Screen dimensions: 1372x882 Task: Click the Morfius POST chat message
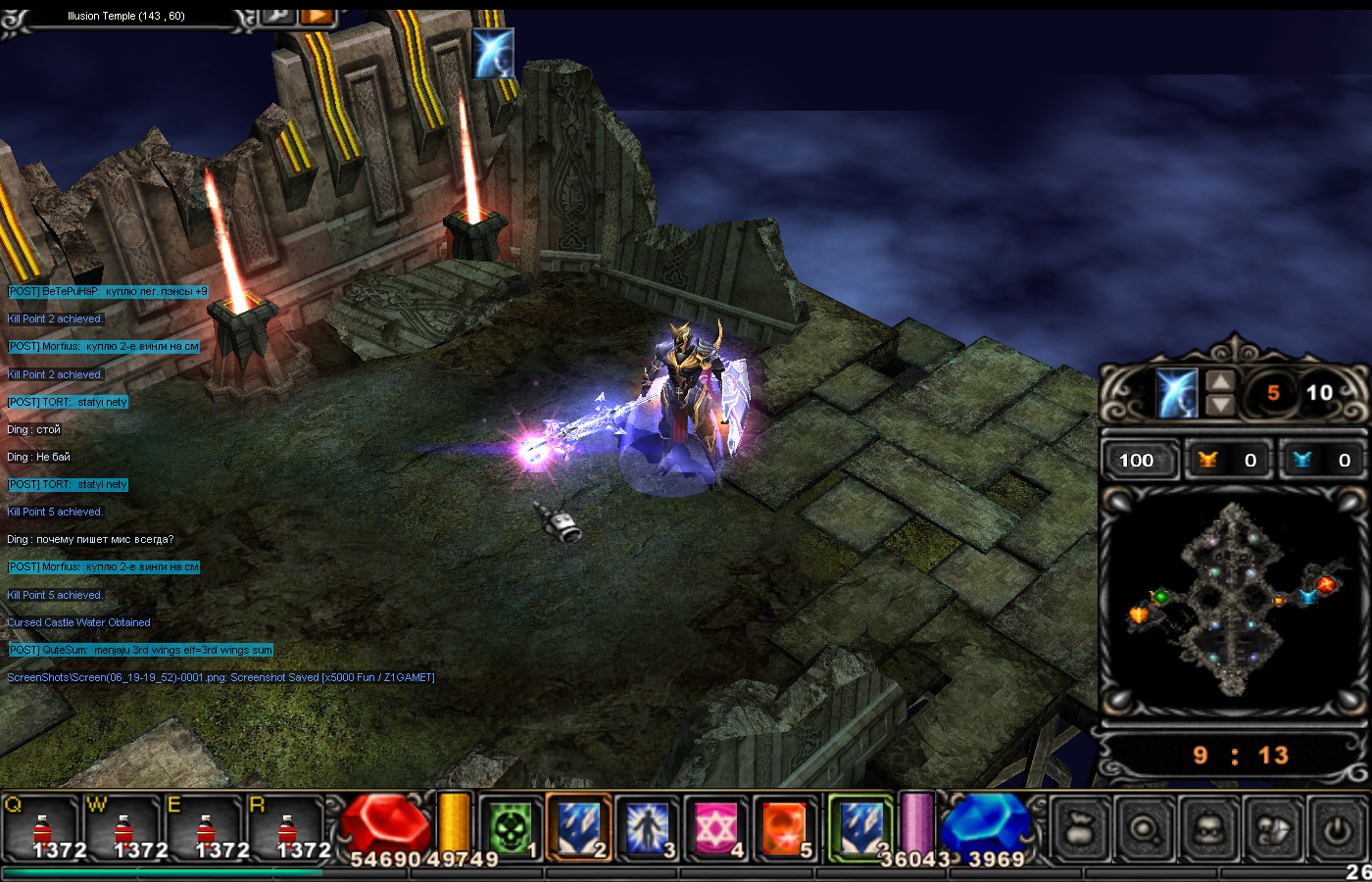click(x=104, y=347)
